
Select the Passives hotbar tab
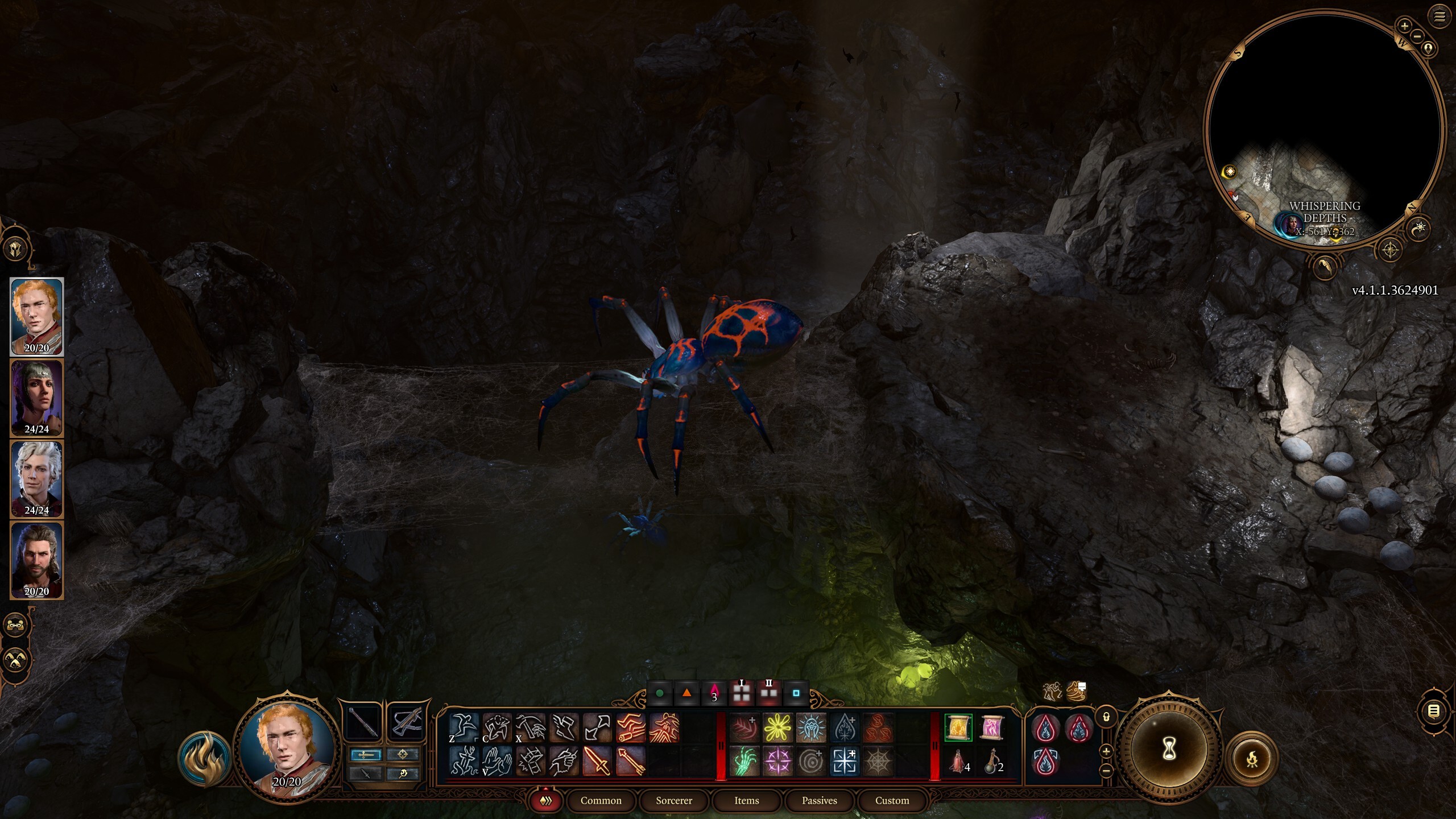[x=819, y=801]
